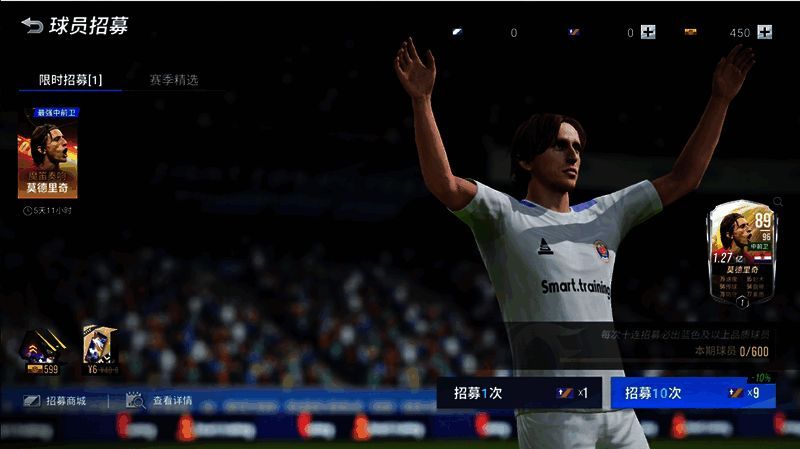Select the 莫德里奇 recruitment banner thumbnail
Viewport: 800px width, 449px height.
(x=48, y=159)
